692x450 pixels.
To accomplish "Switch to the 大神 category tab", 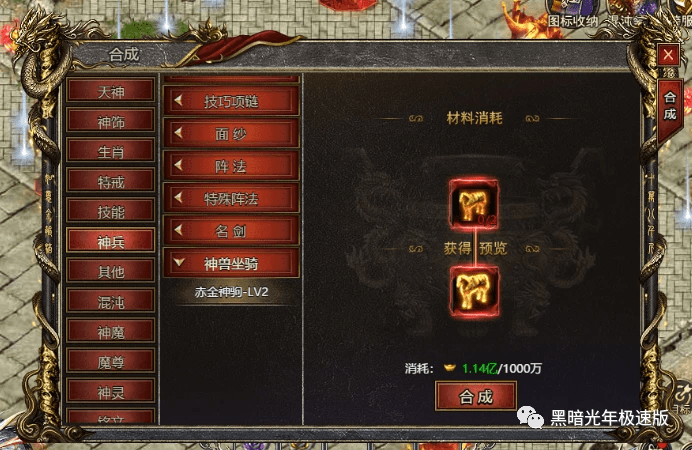I will coord(111,91).
